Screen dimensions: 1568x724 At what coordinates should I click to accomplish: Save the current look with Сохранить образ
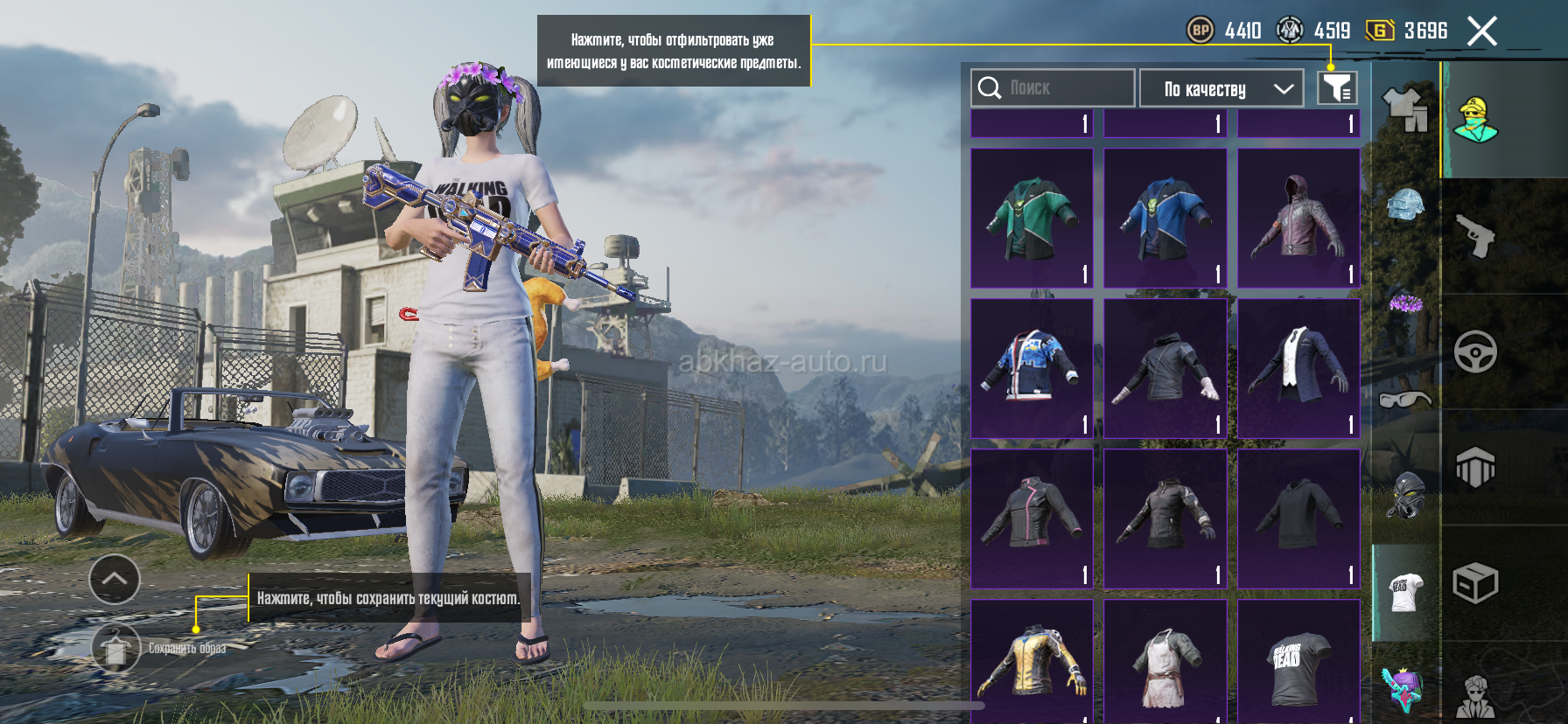point(116,649)
